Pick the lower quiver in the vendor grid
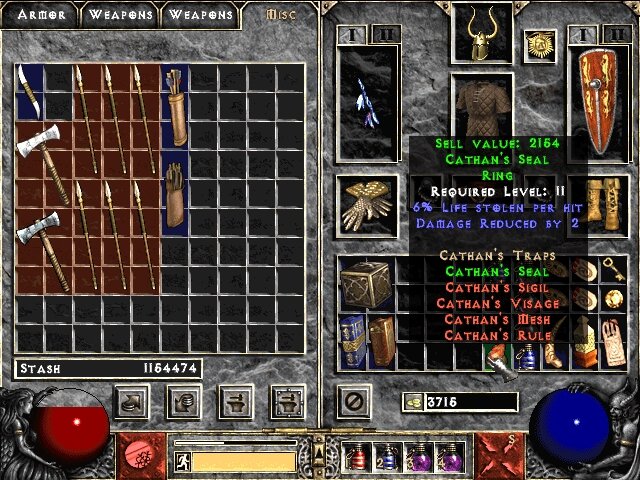640x480 pixels. point(175,198)
